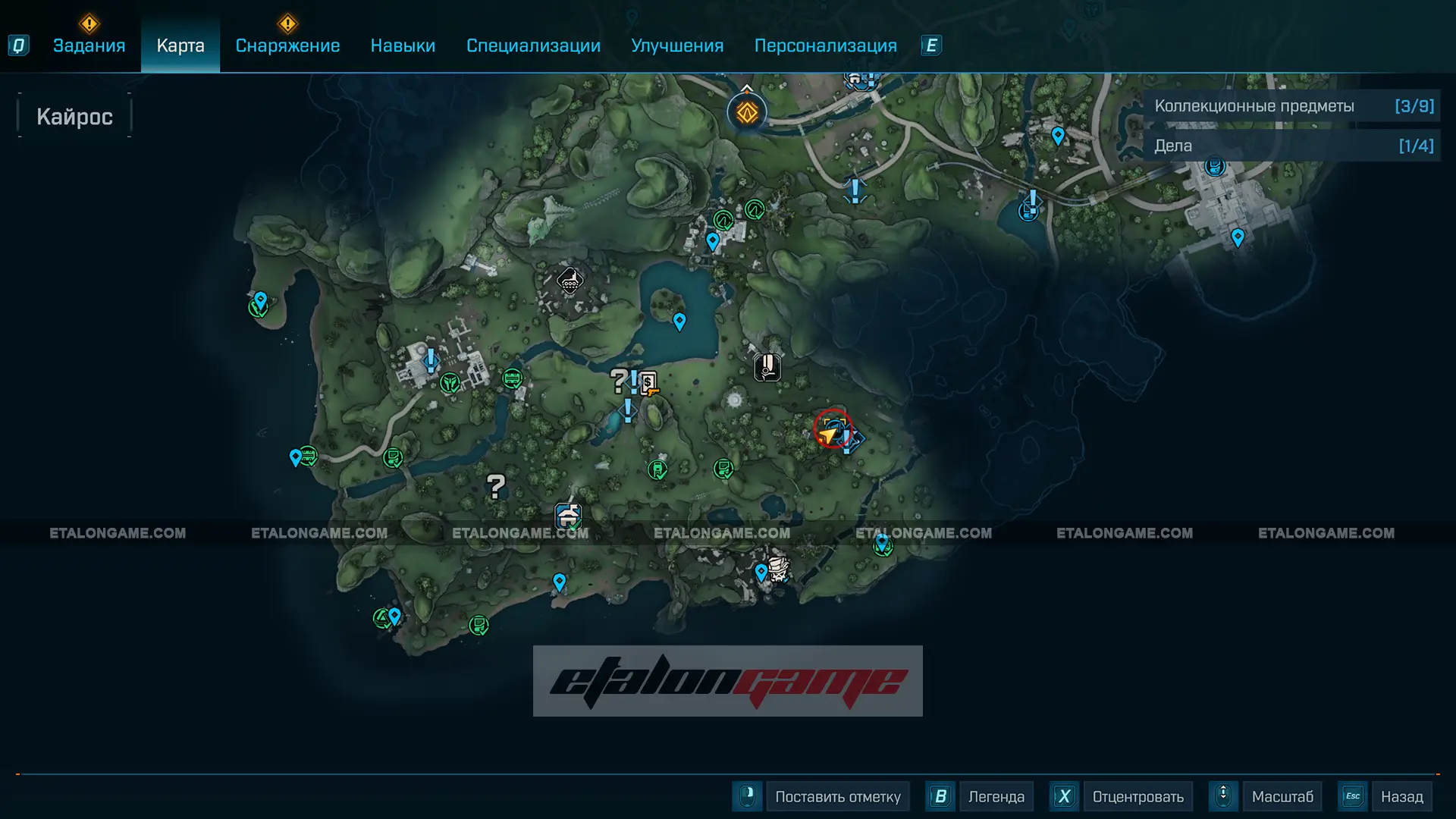Click the Поставить отметку button
This screenshot has width=1456, height=819.
point(837,796)
